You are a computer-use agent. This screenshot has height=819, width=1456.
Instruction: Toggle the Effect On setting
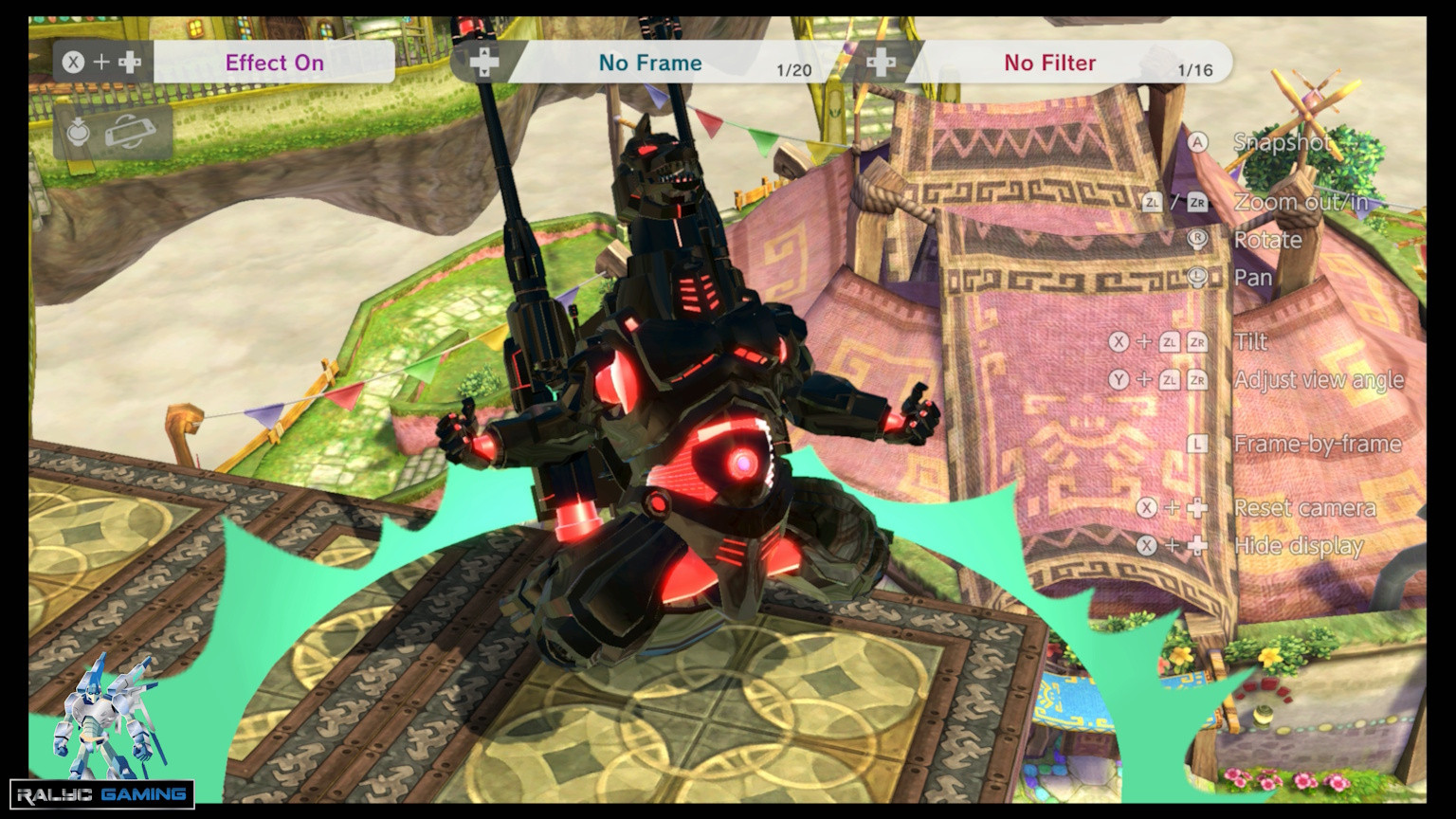276,63
